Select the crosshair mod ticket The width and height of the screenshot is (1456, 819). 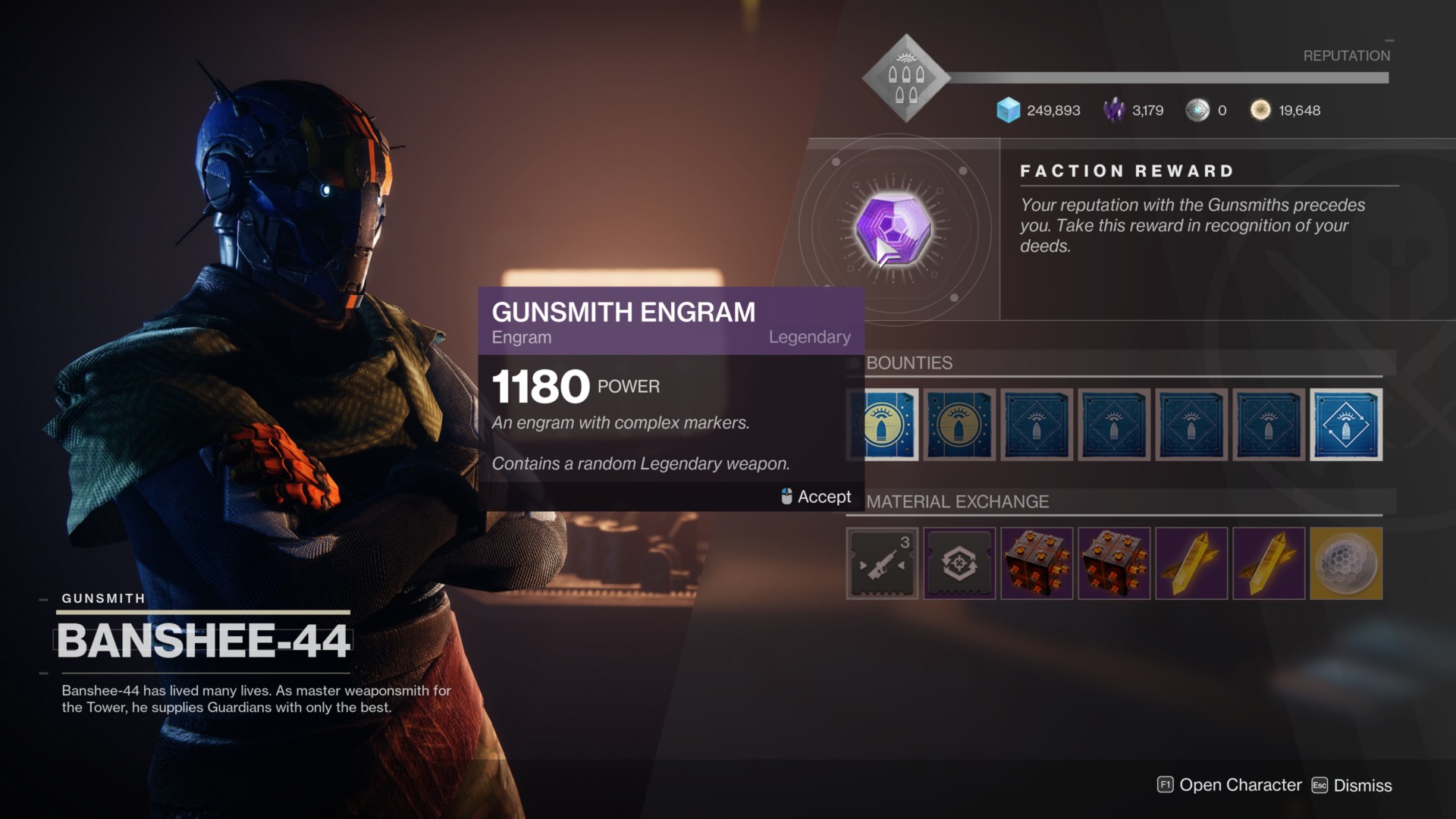coord(959,563)
